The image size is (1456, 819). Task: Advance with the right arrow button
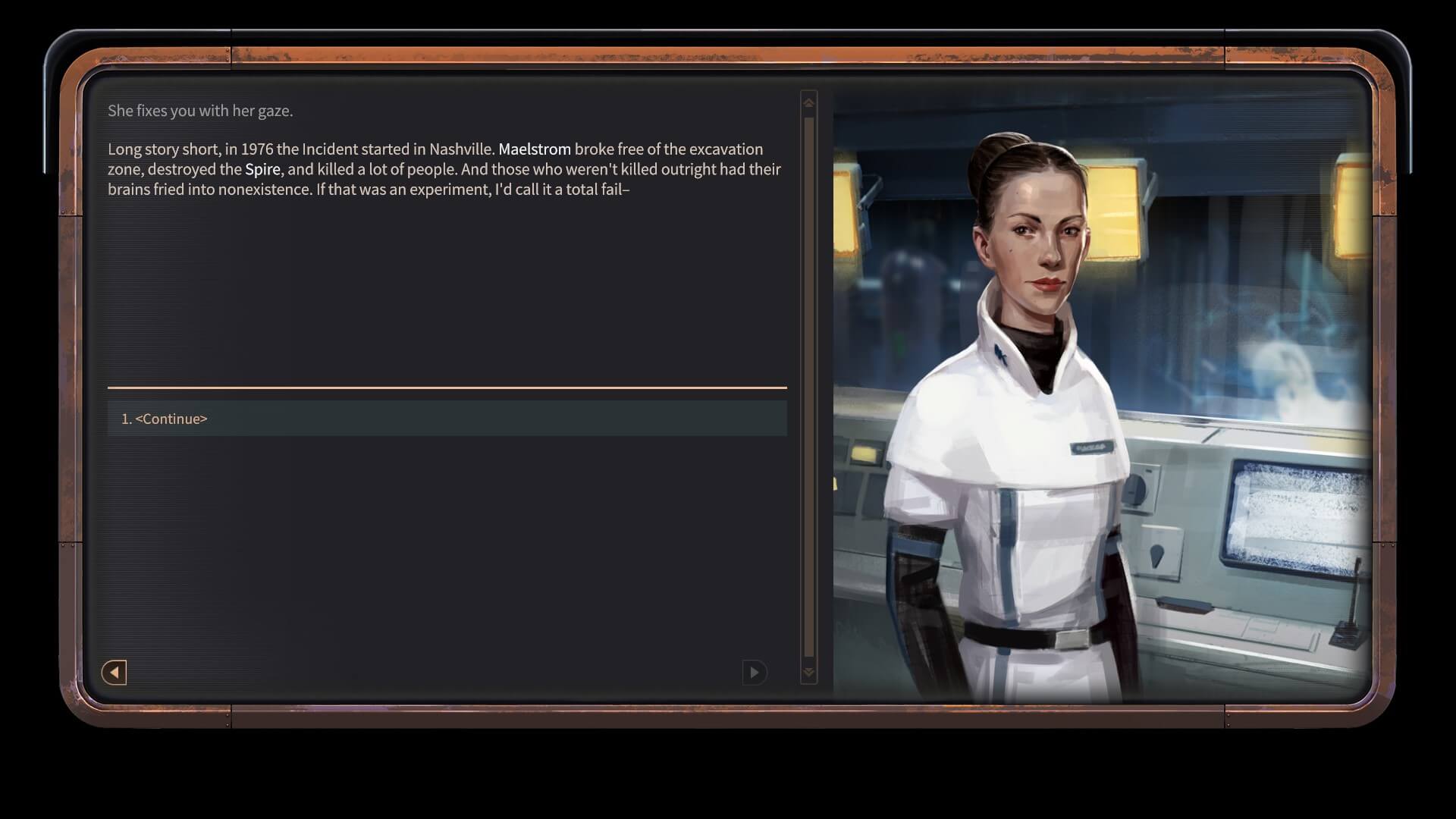(x=754, y=672)
